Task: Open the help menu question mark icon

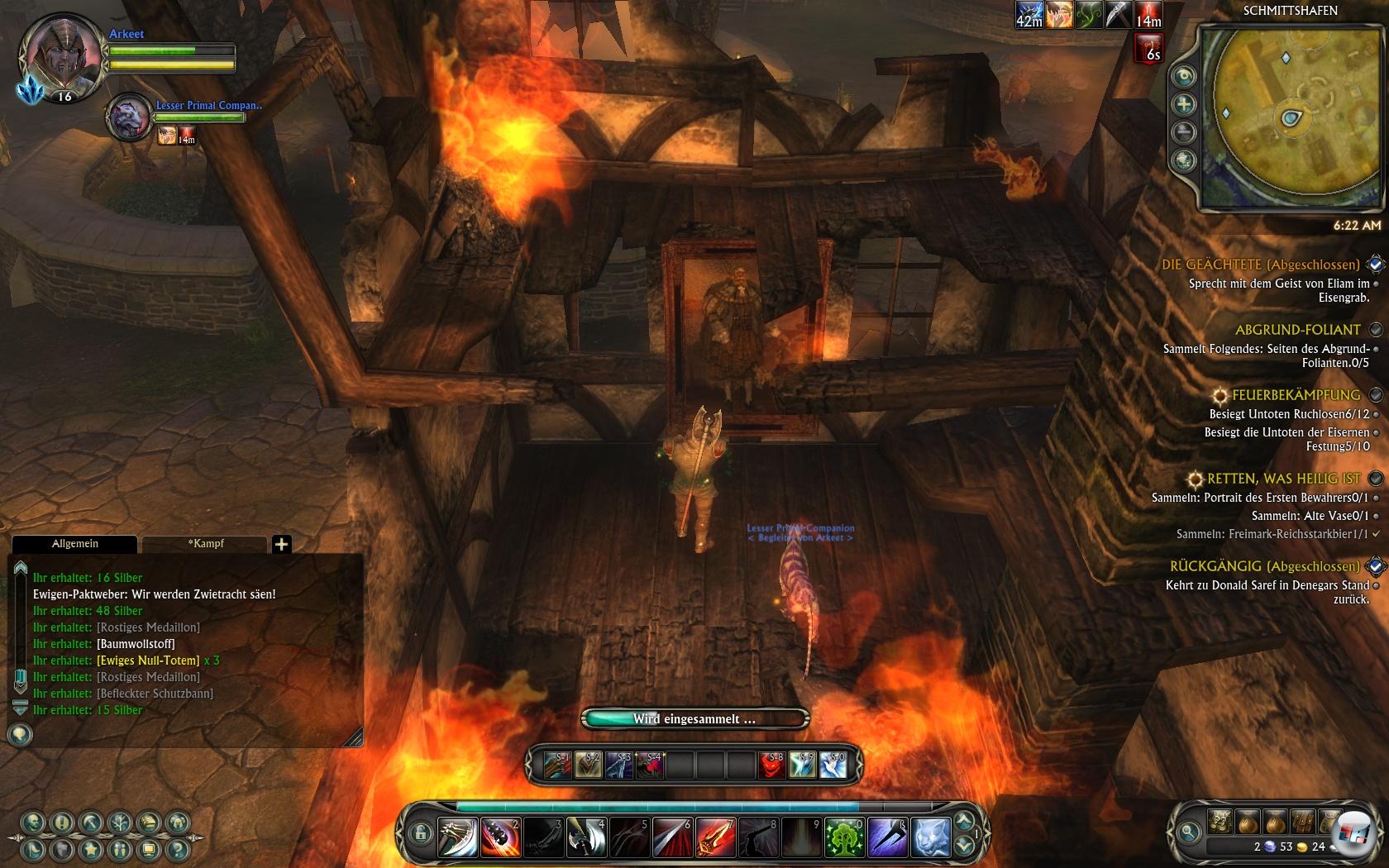Action: [177, 849]
